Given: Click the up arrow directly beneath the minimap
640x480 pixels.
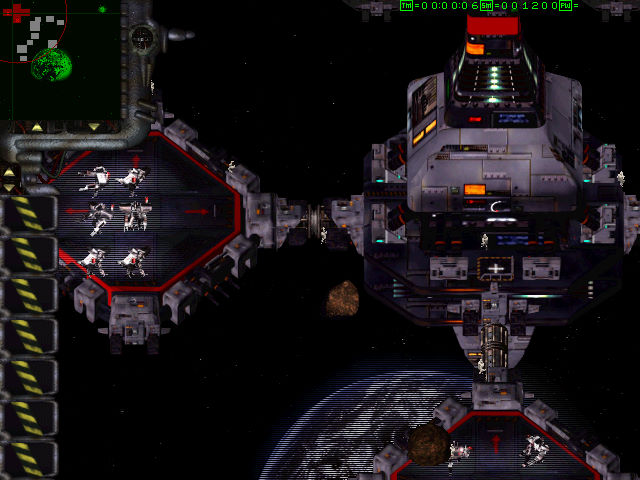Looking at the screenshot, I should [x=37, y=128].
